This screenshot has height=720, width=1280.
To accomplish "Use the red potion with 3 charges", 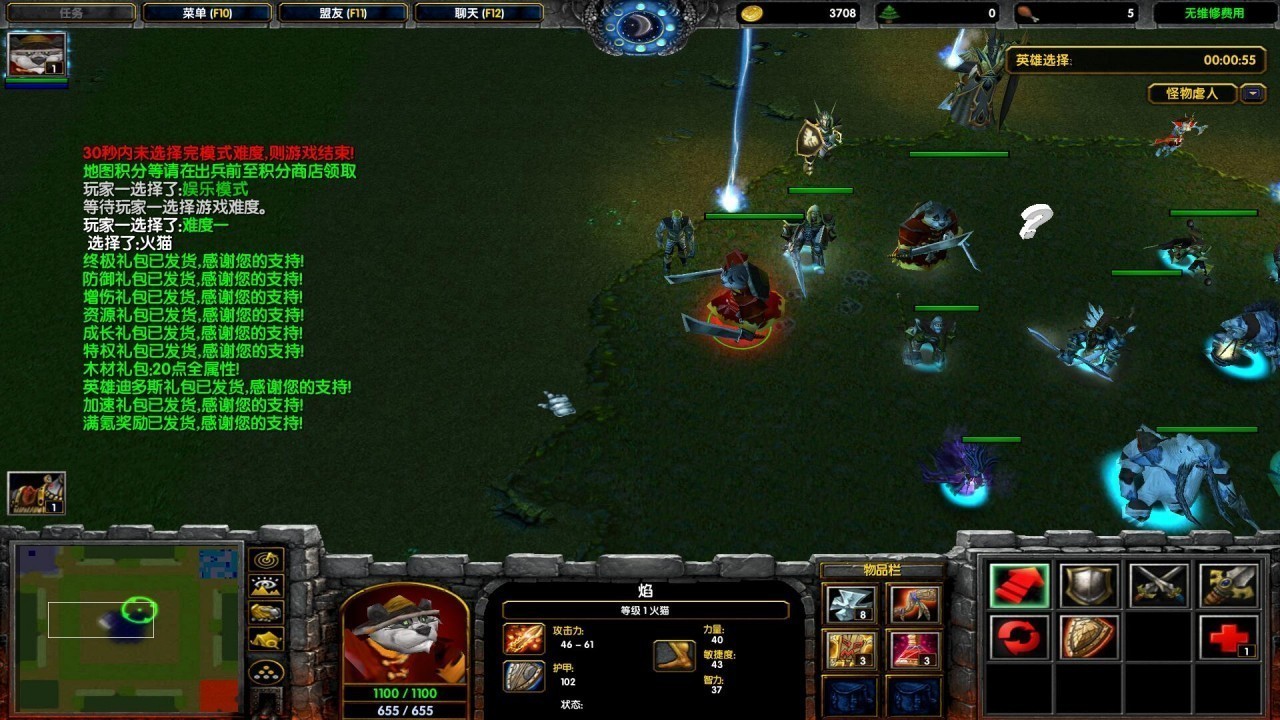I will (915, 650).
